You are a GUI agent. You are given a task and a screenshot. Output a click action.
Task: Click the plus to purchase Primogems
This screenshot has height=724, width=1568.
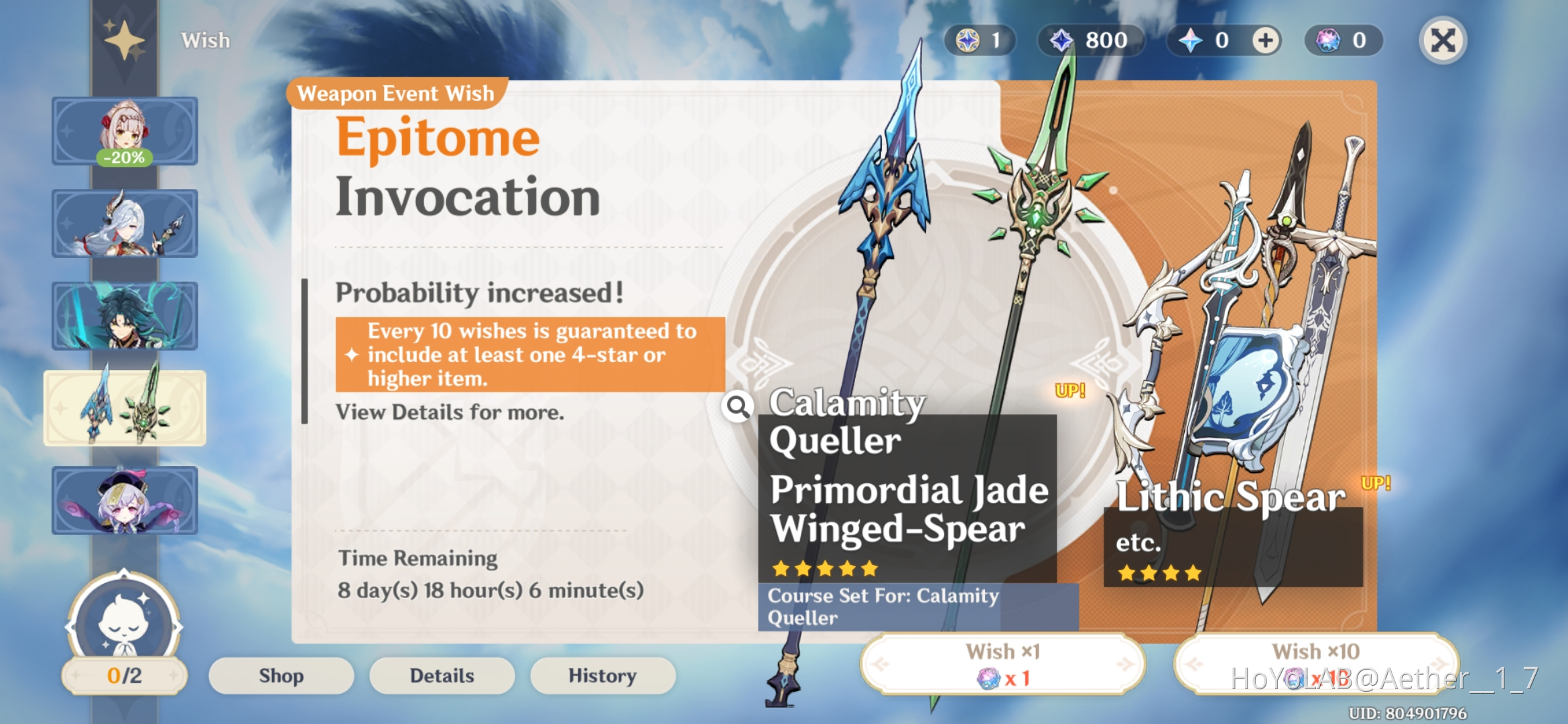pyautogui.click(x=1265, y=40)
